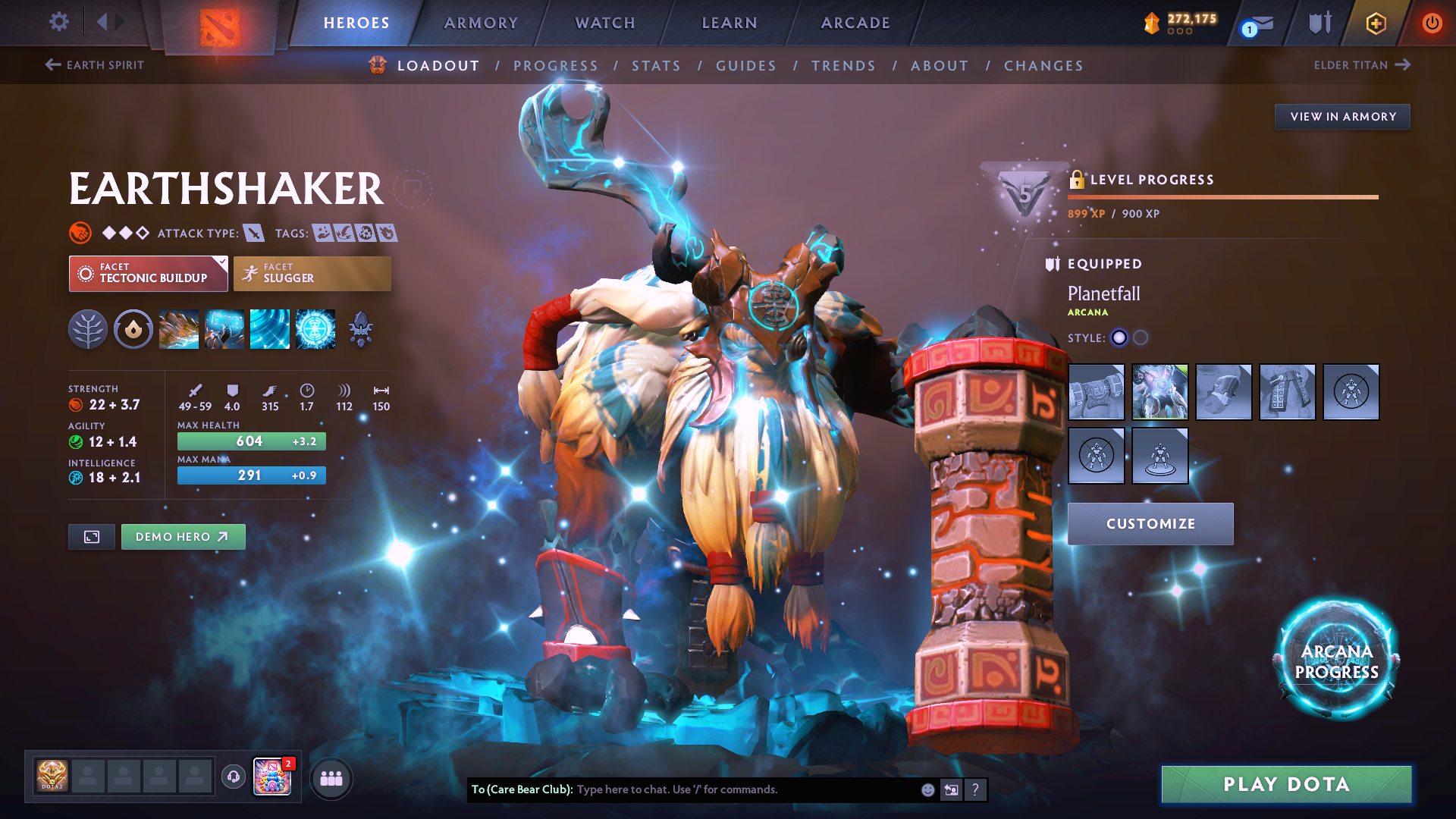The width and height of the screenshot is (1456, 819).
Task: Open the hero Trends page
Action: 843,66
